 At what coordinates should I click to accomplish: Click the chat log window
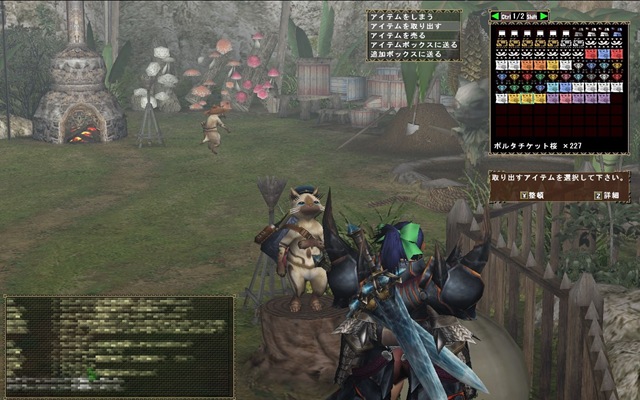coord(119,346)
